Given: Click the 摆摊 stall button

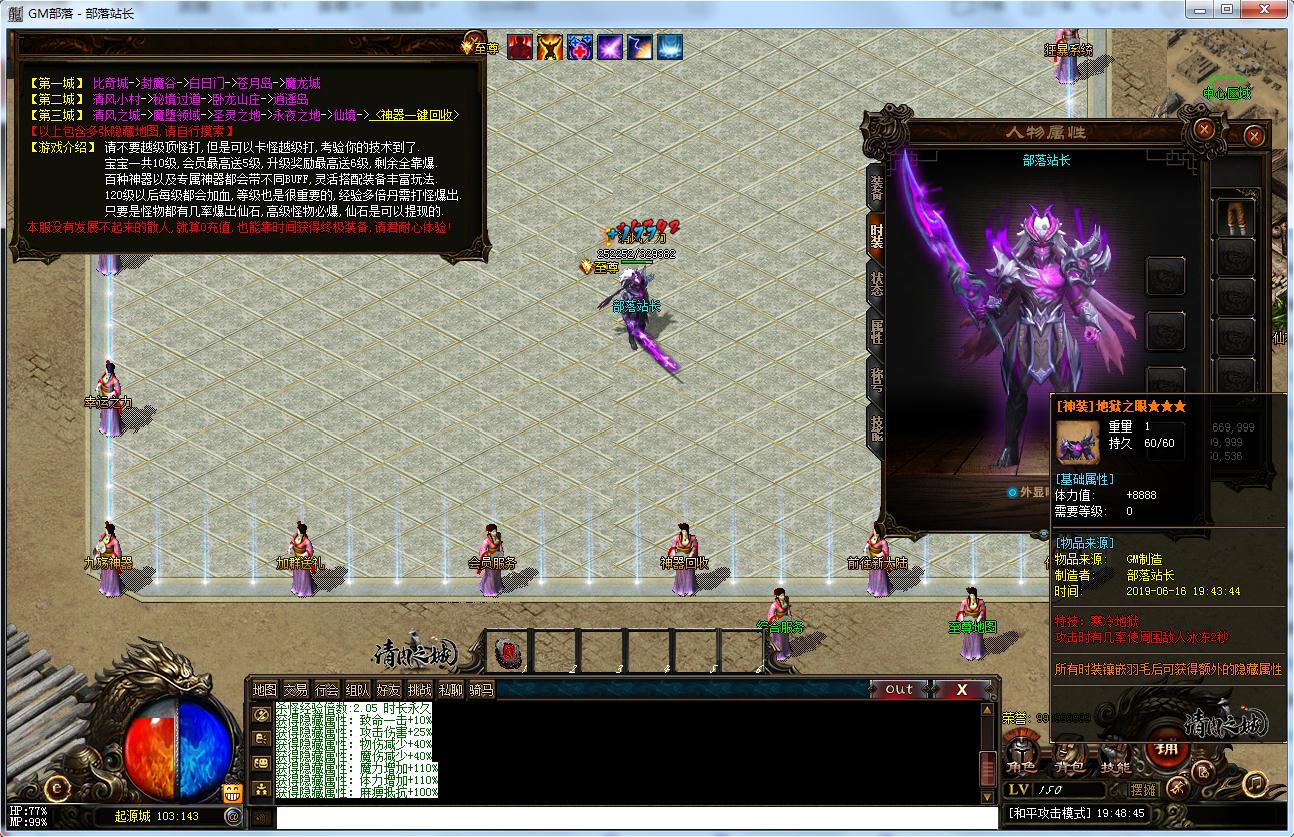Looking at the screenshot, I should (1143, 790).
